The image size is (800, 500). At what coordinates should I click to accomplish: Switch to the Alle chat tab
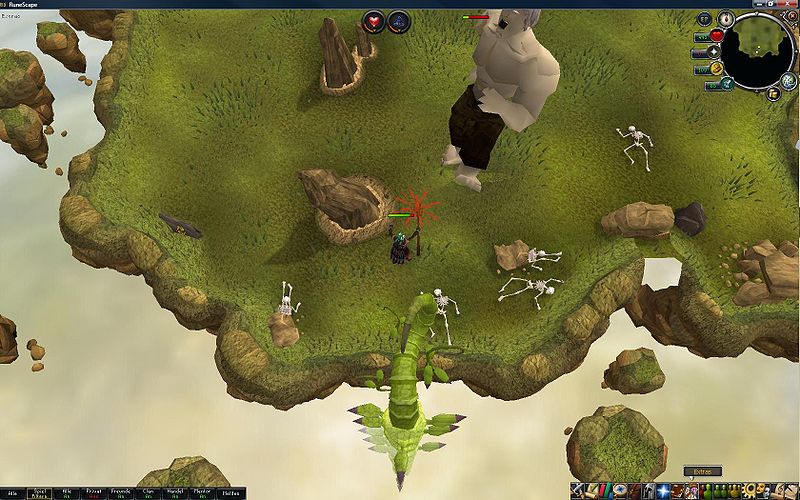coord(13,493)
